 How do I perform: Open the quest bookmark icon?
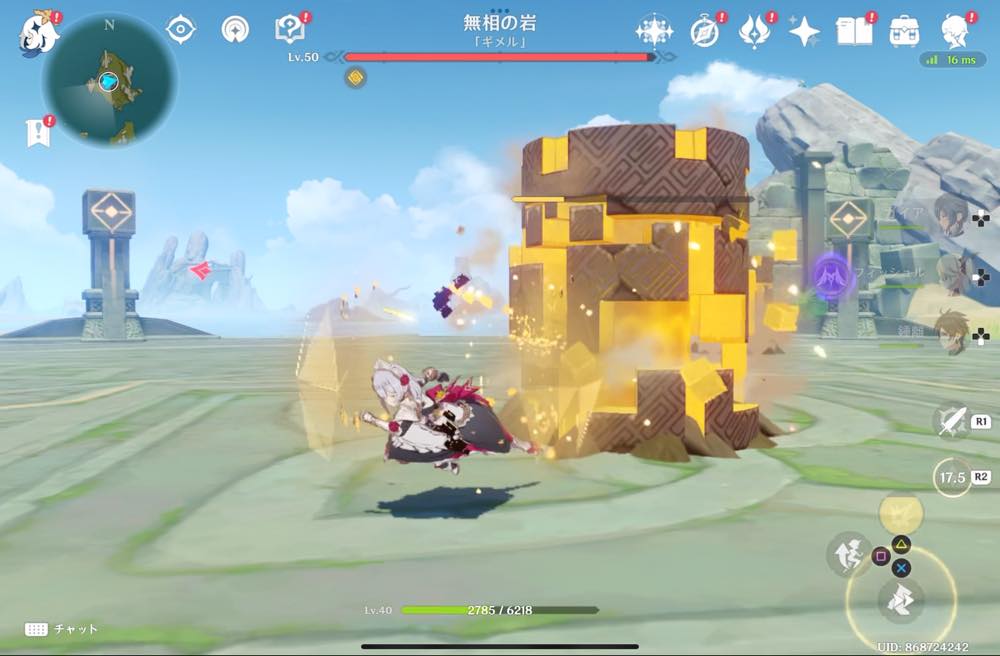(38, 133)
